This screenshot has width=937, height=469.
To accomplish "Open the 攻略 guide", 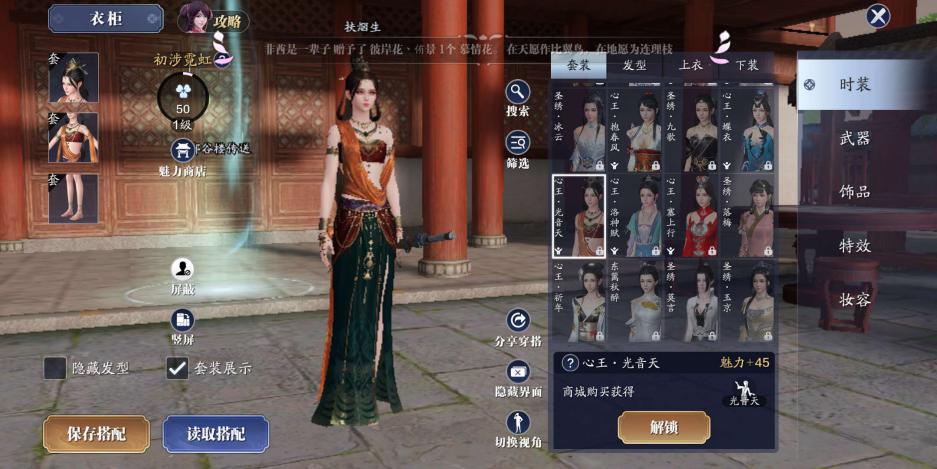I will tap(213, 19).
